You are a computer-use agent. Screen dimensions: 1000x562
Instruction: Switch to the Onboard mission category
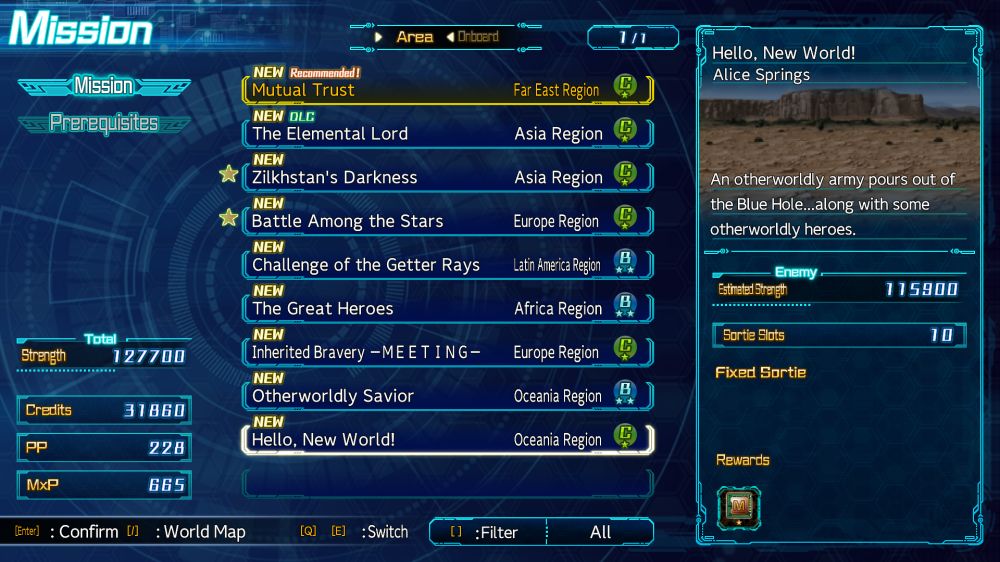click(x=478, y=37)
